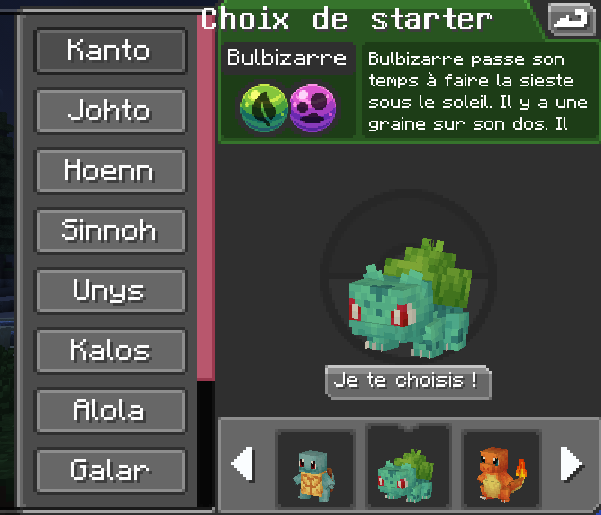Select the Kanto region

point(110,50)
